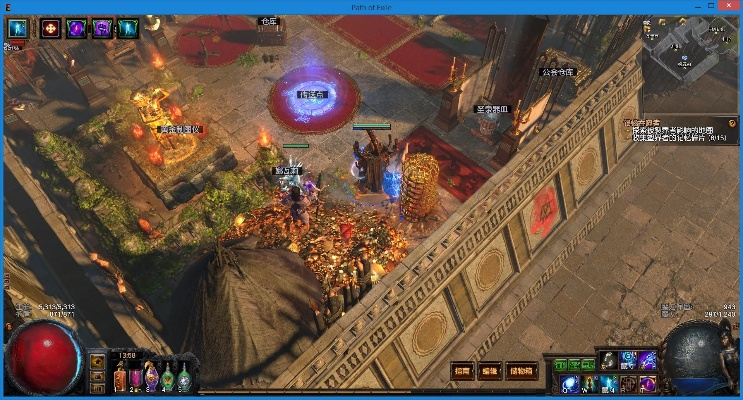
Task: Click the first green button beside the skill bar
Action: click(x=559, y=364)
